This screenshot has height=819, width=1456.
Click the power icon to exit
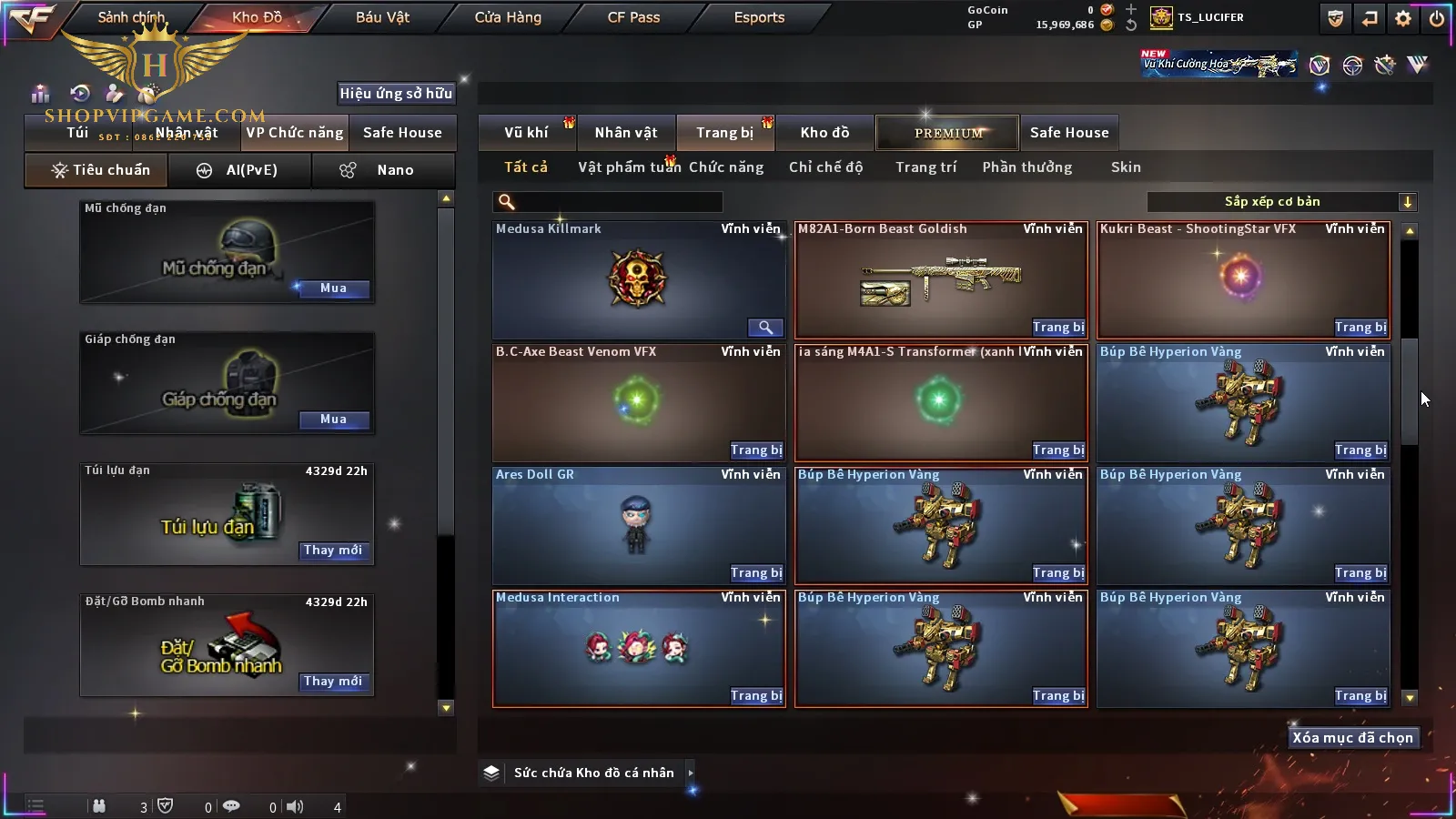1437,18
